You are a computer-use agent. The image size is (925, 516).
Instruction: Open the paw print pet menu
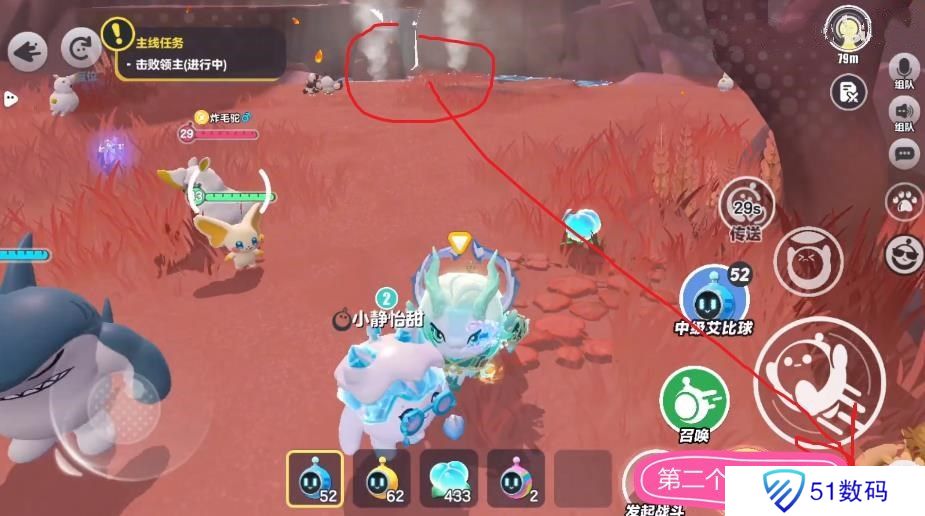click(x=904, y=201)
